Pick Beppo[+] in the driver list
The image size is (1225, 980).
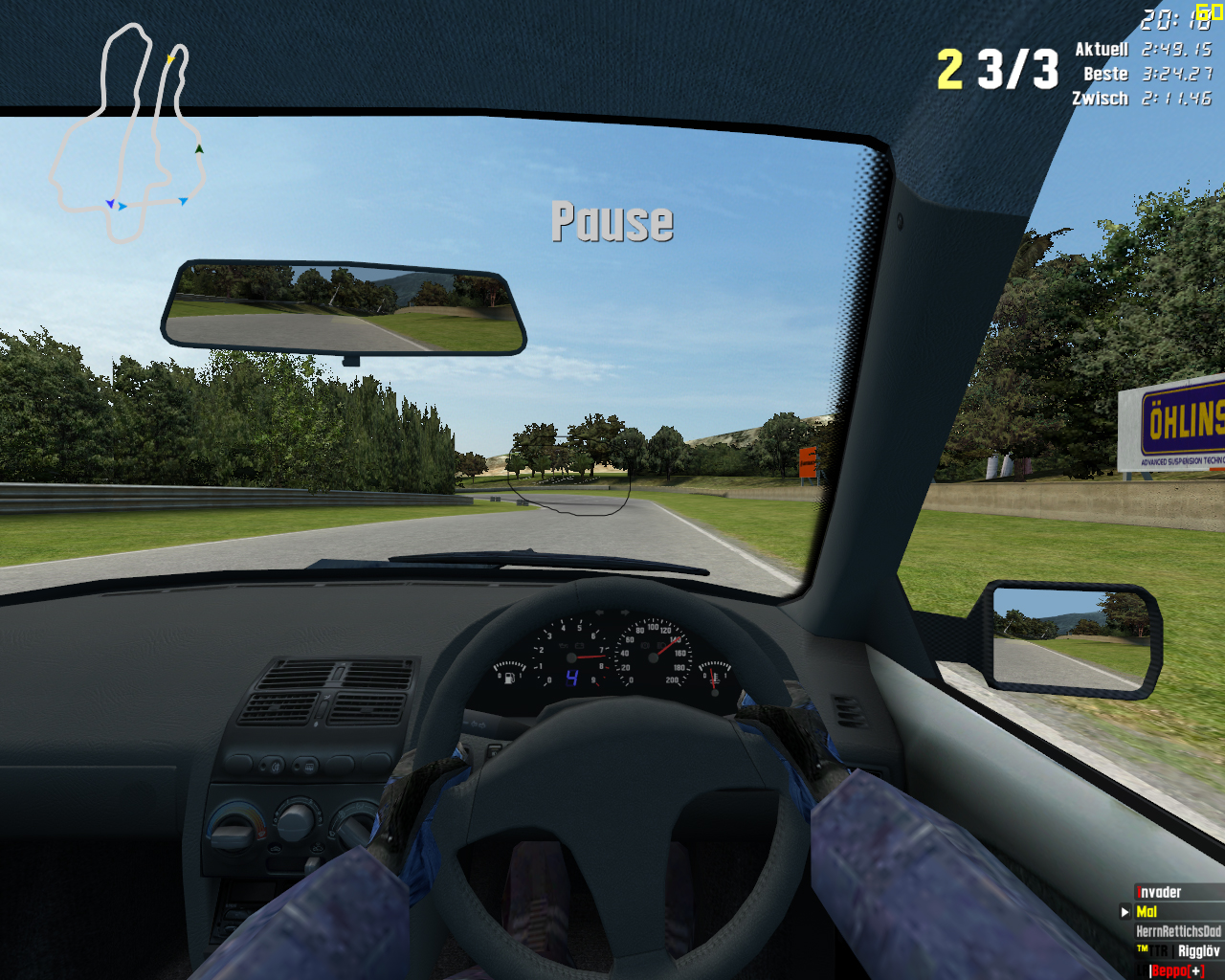(1177, 970)
